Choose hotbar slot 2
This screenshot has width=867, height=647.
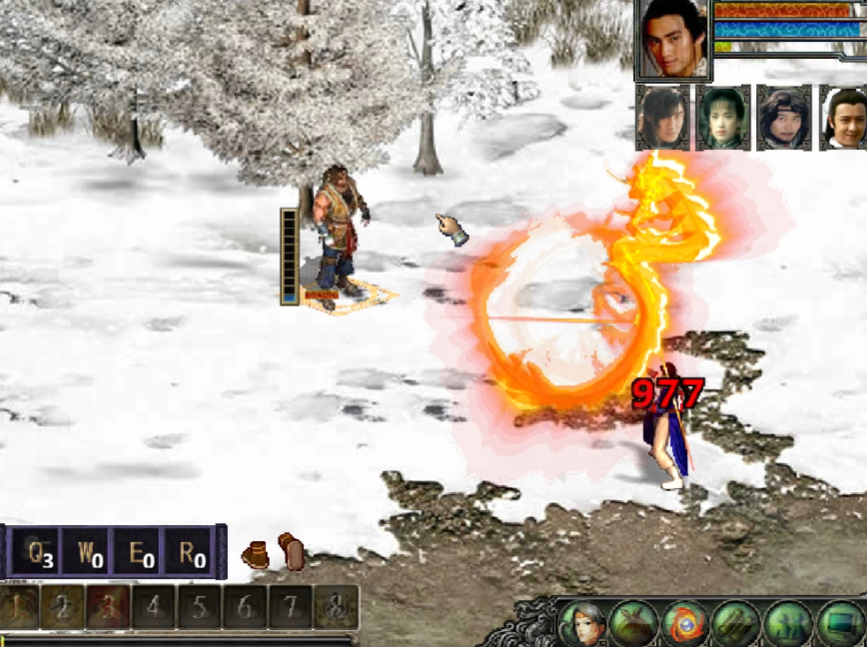coord(62,607)
